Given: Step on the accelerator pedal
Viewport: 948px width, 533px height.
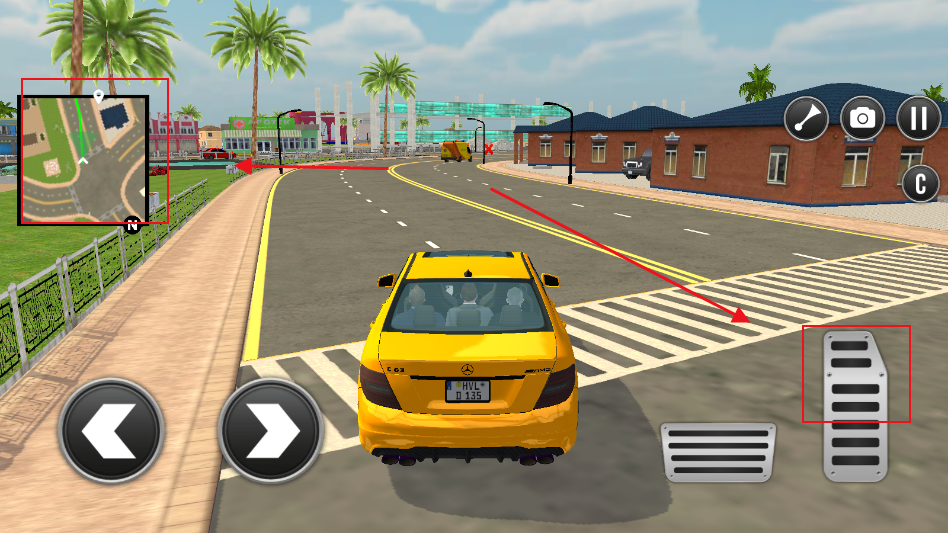Looking at the screenshot, I should 855,405.
